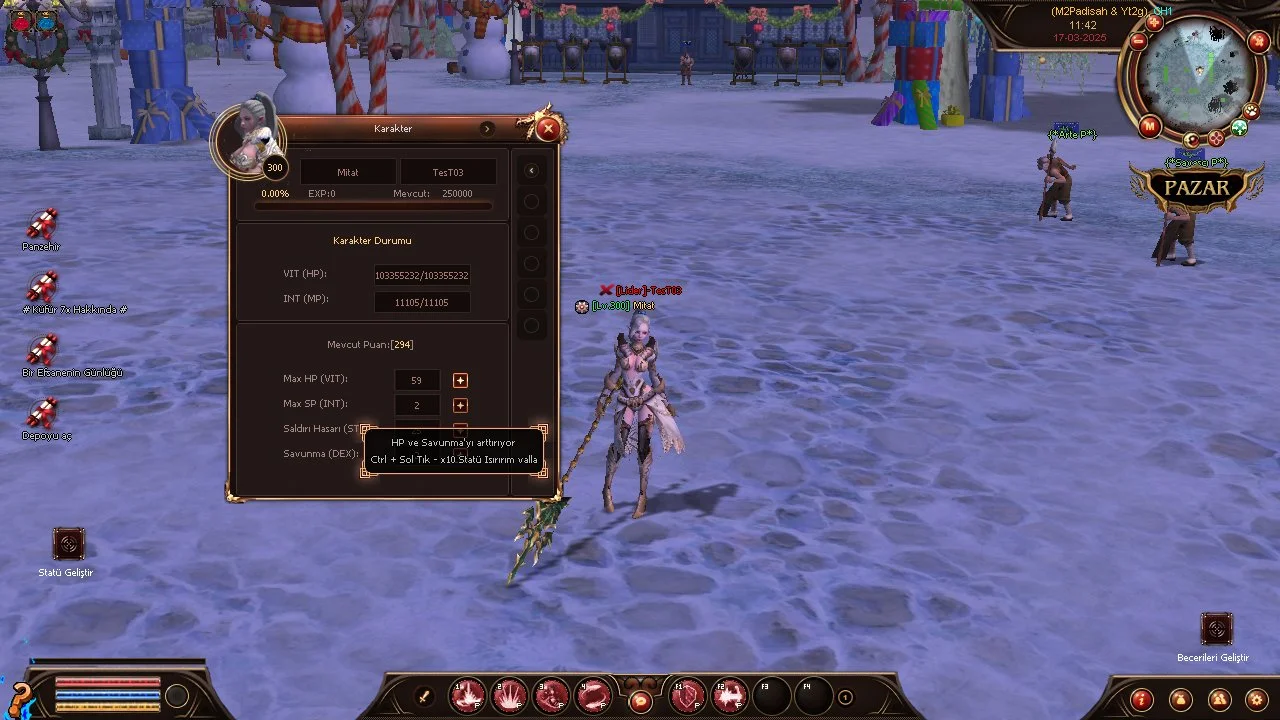Open the Küfür 7x Hakkında scroll

[x=42, y=288]
